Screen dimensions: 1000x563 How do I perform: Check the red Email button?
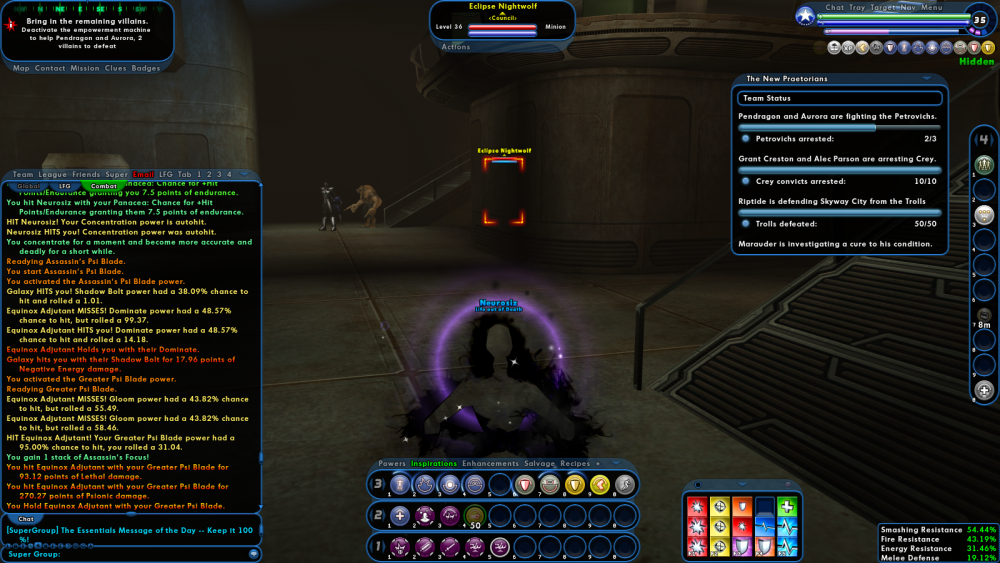(143, 174)
